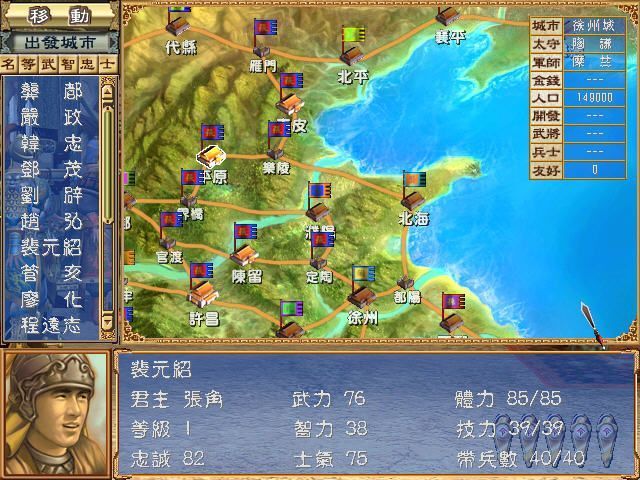This screenshot has width=640, height=480.
Task: Choose 陳留 city on the map
Action: 246,255
